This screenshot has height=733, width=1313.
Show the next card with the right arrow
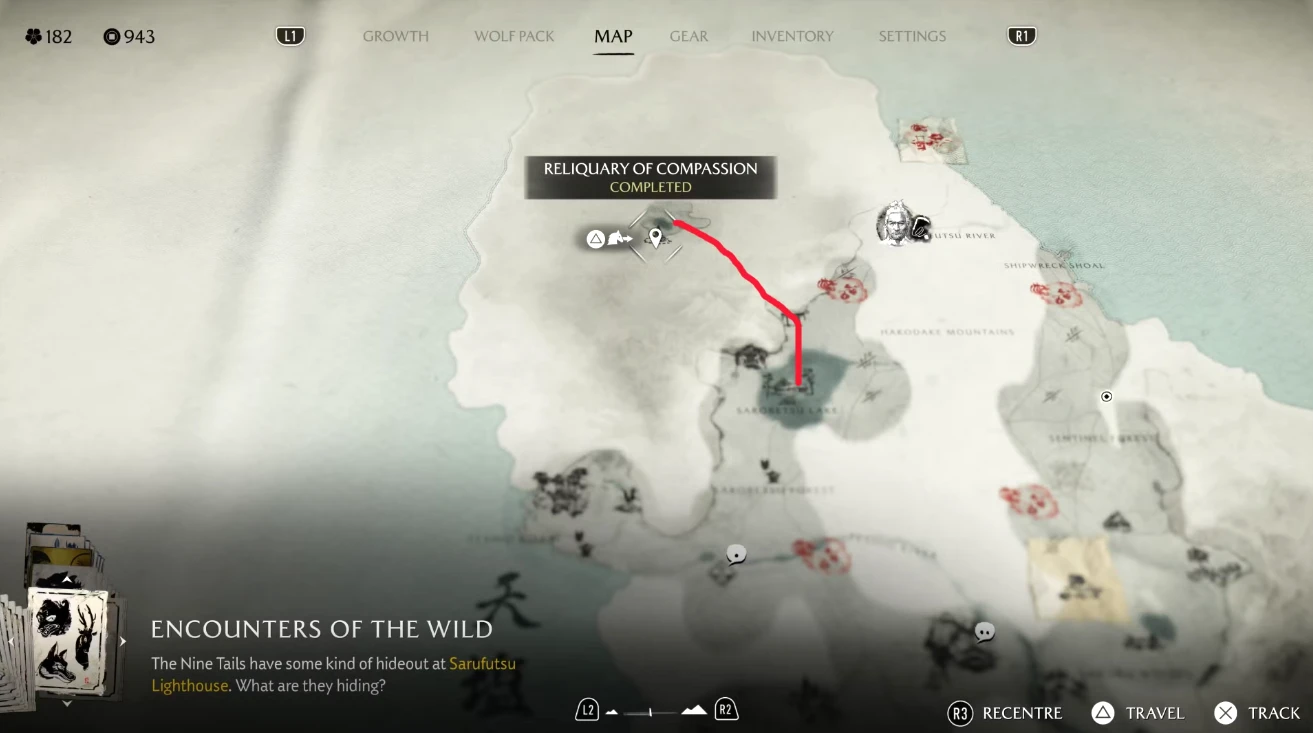(123, 641)
